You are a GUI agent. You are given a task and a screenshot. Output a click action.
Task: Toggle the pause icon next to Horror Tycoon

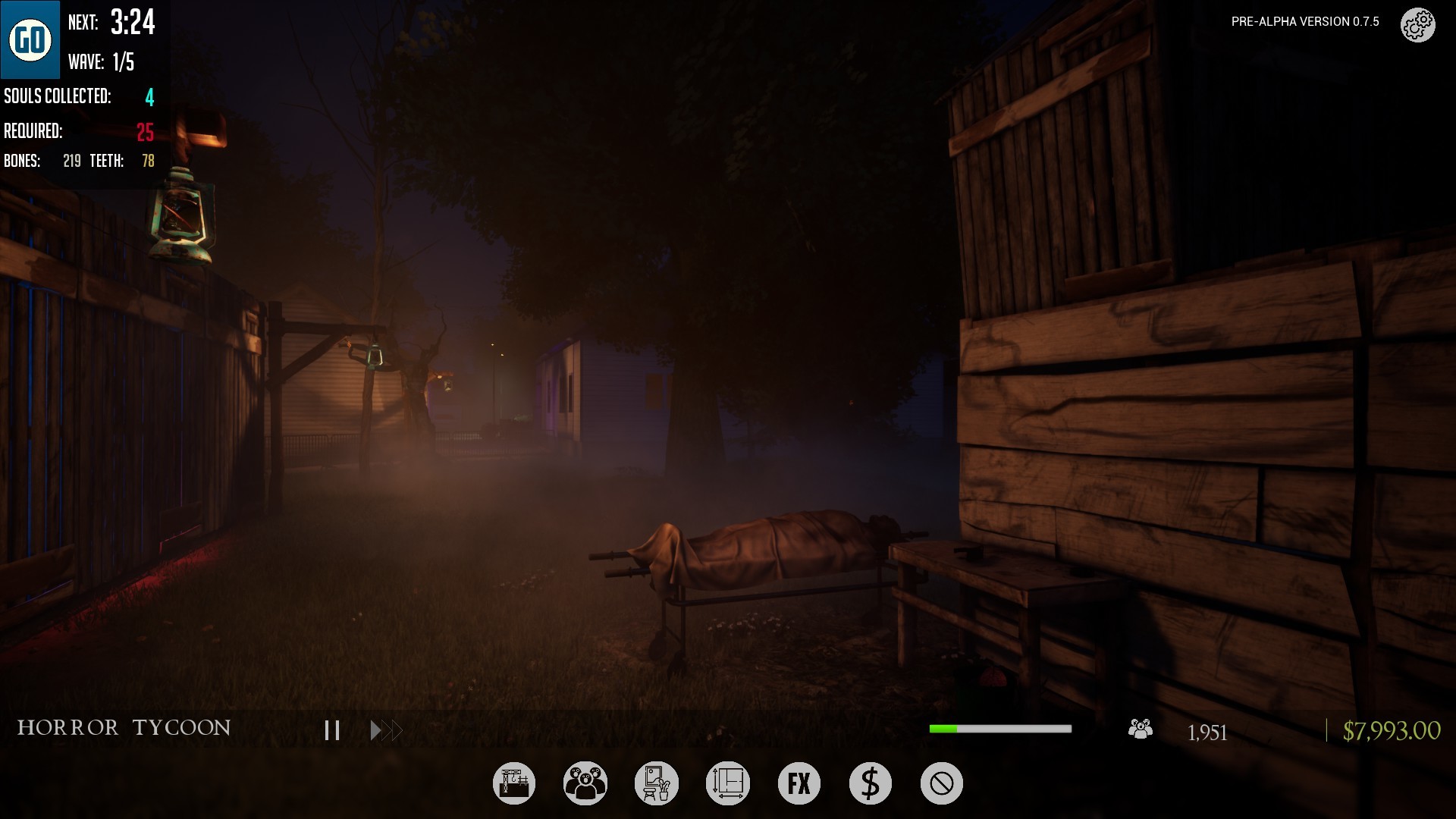click(x=331, y=730)
